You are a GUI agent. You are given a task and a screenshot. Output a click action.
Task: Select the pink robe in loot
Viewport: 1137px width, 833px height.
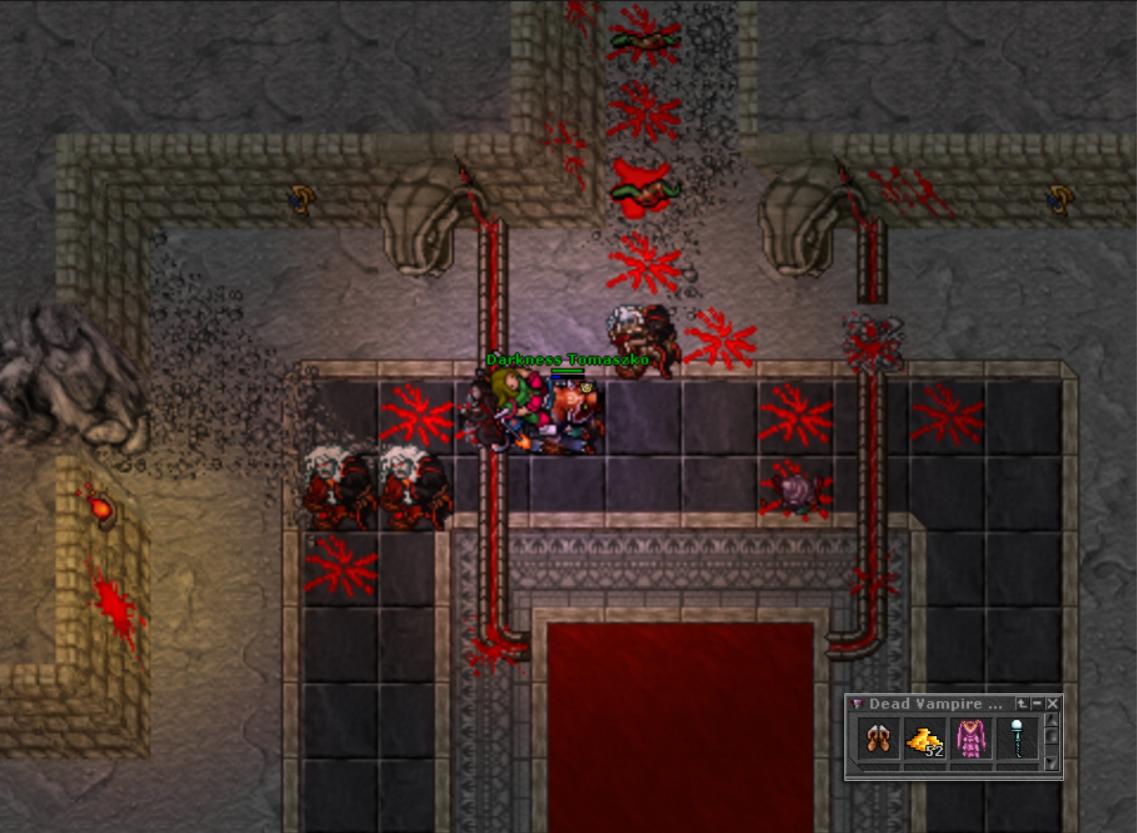(x=971, y=741)
